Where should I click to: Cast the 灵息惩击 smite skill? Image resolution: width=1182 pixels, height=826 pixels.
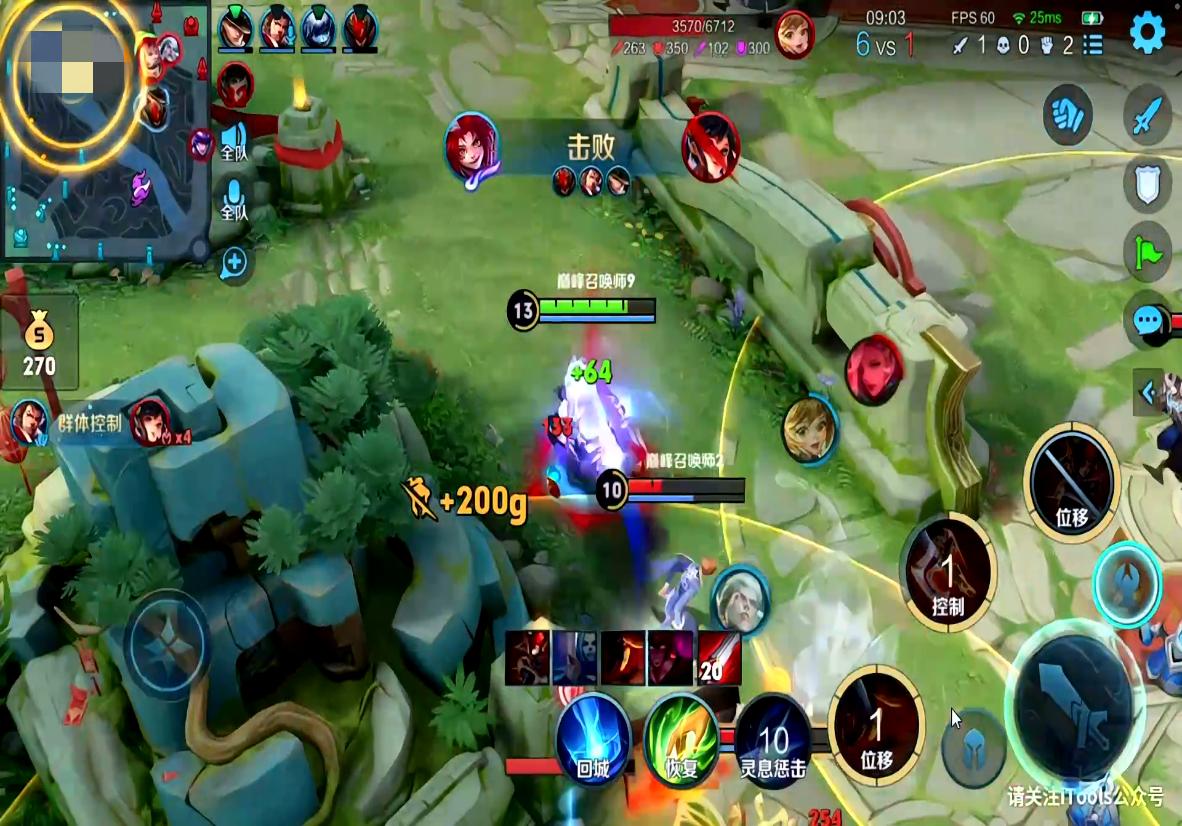773,741
